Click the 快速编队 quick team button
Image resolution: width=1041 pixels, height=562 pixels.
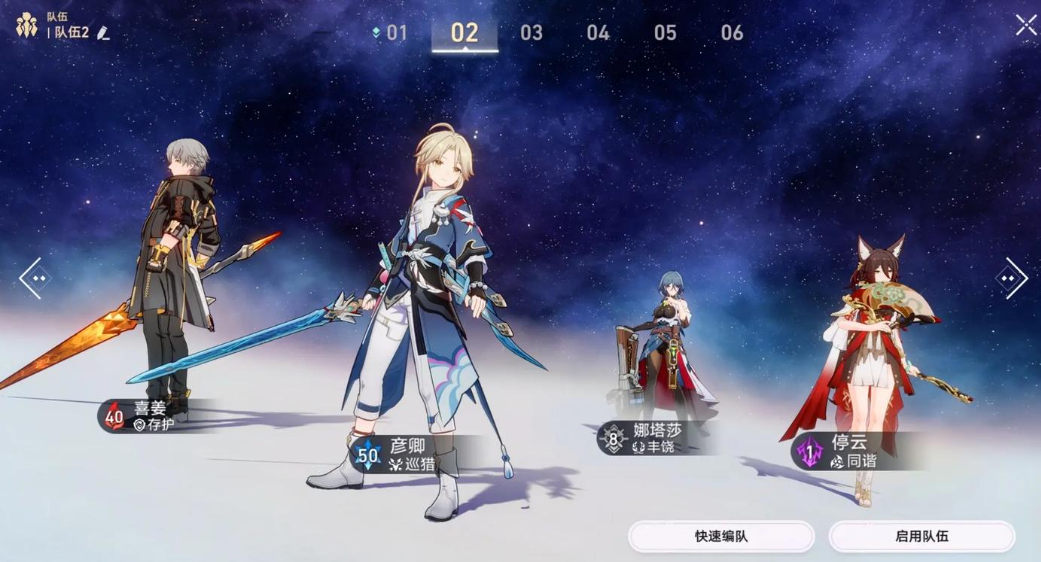tap(721, 536)
